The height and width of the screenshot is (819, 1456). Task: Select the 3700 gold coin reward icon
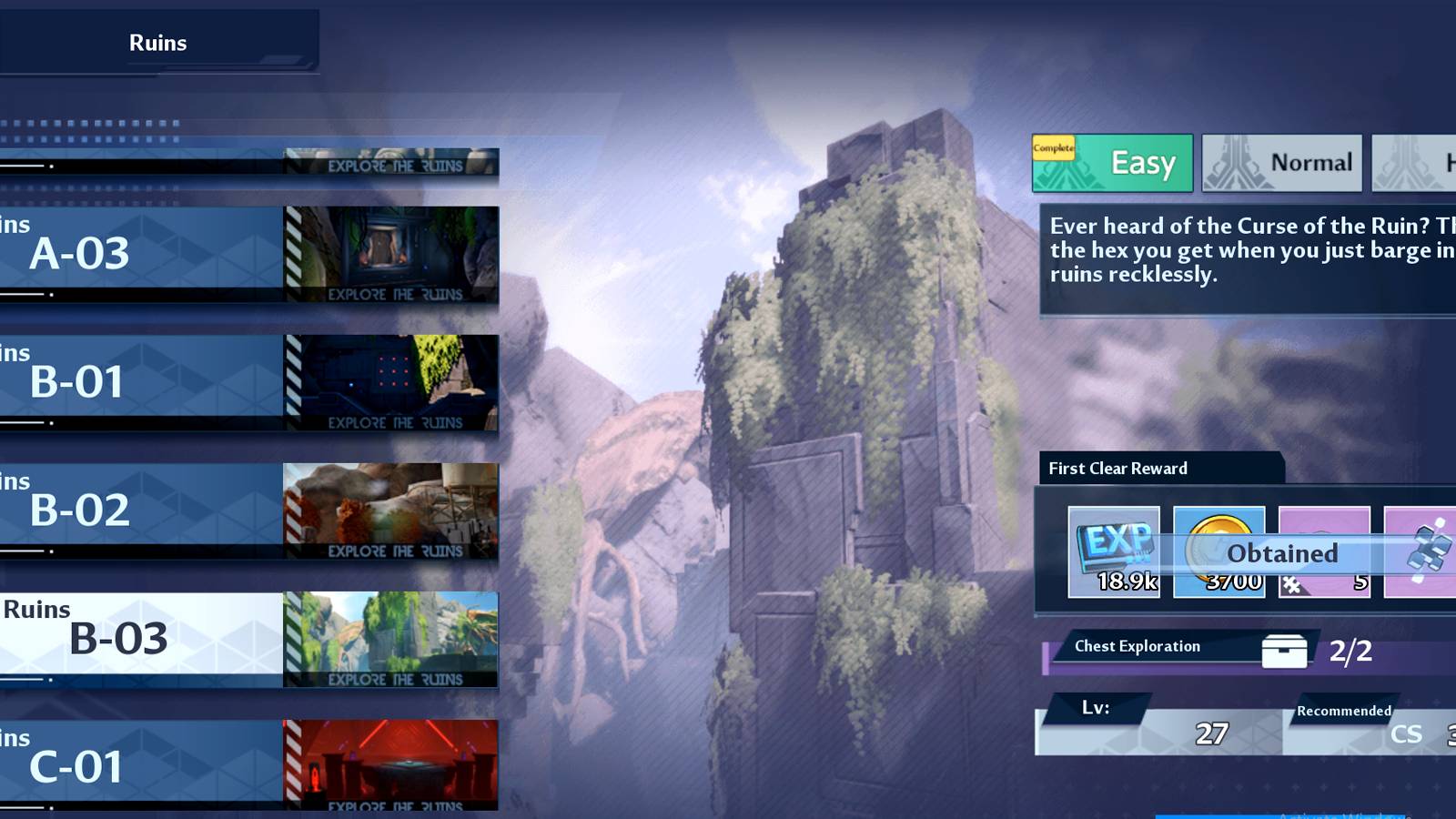coord(1218,551)
